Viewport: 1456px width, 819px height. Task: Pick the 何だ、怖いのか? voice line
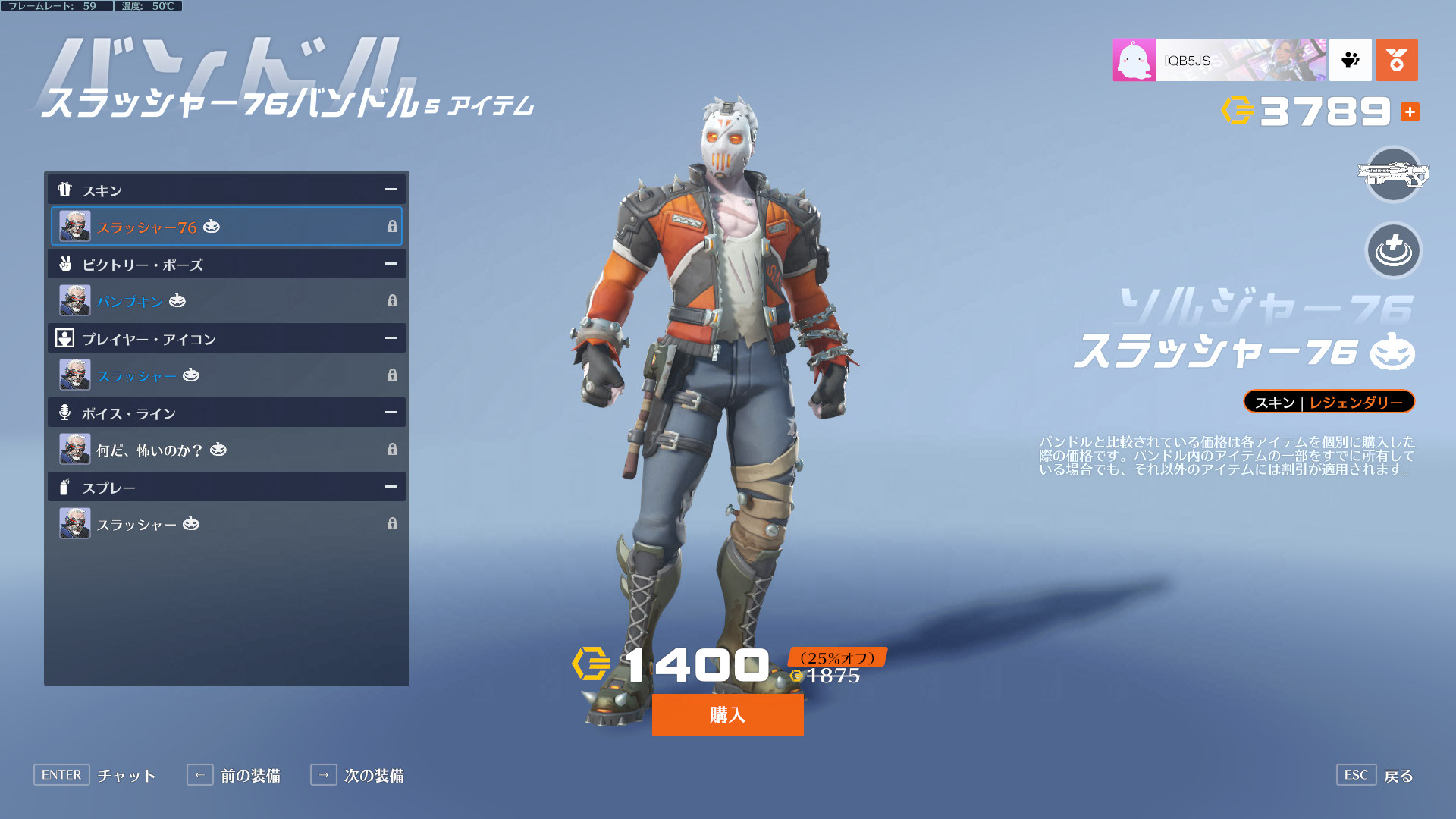[x=226, y=450]
